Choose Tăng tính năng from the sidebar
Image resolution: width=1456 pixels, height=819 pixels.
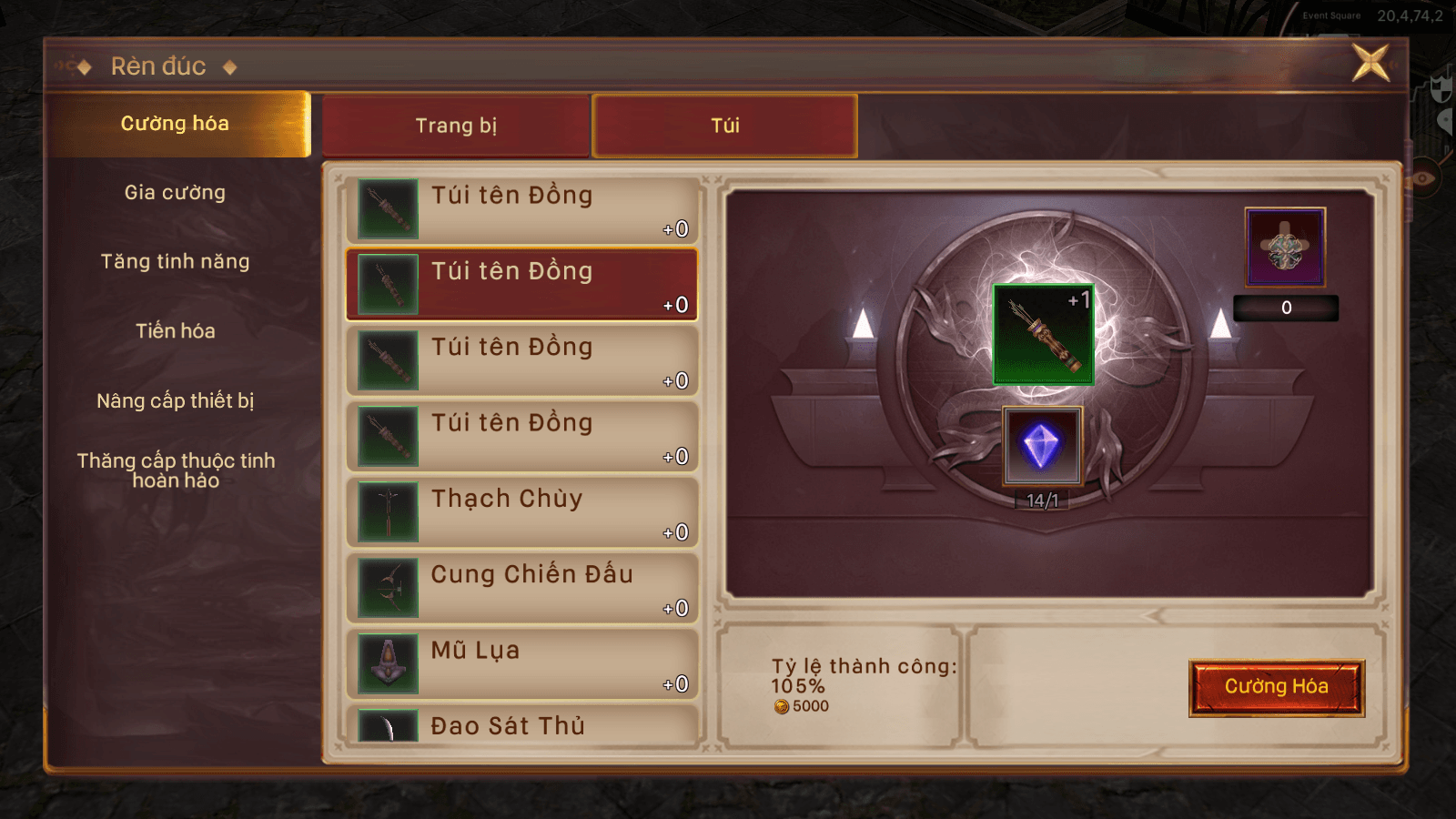coord(176,262)
